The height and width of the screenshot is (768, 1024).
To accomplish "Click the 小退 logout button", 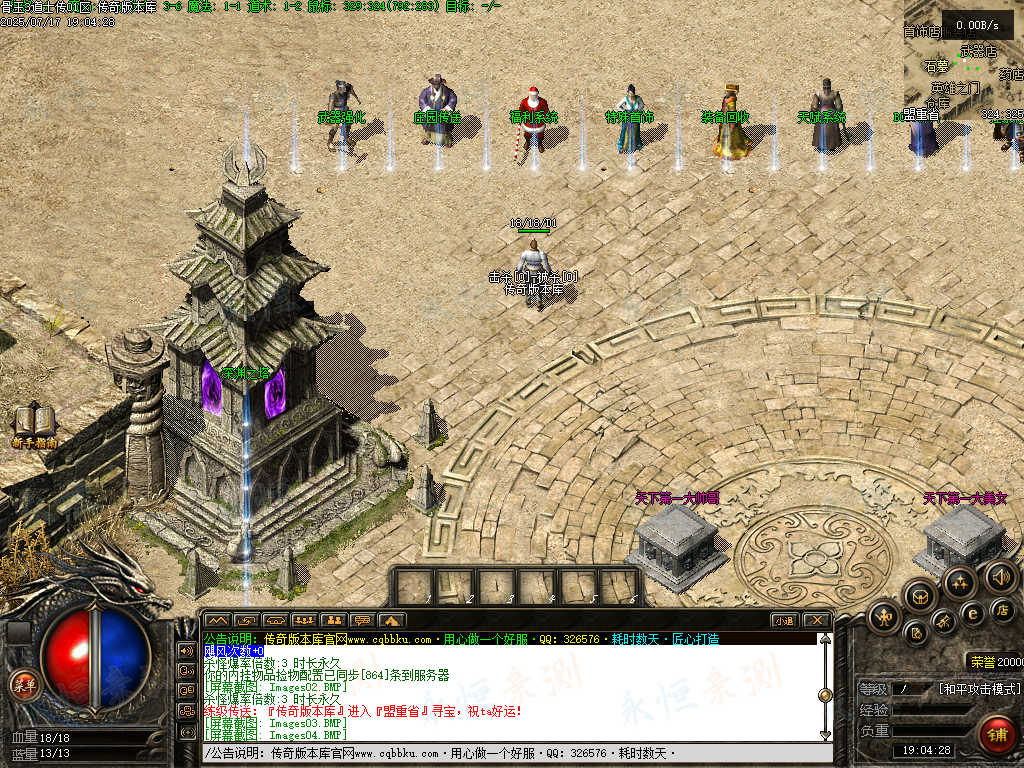I will coord(783,620).
